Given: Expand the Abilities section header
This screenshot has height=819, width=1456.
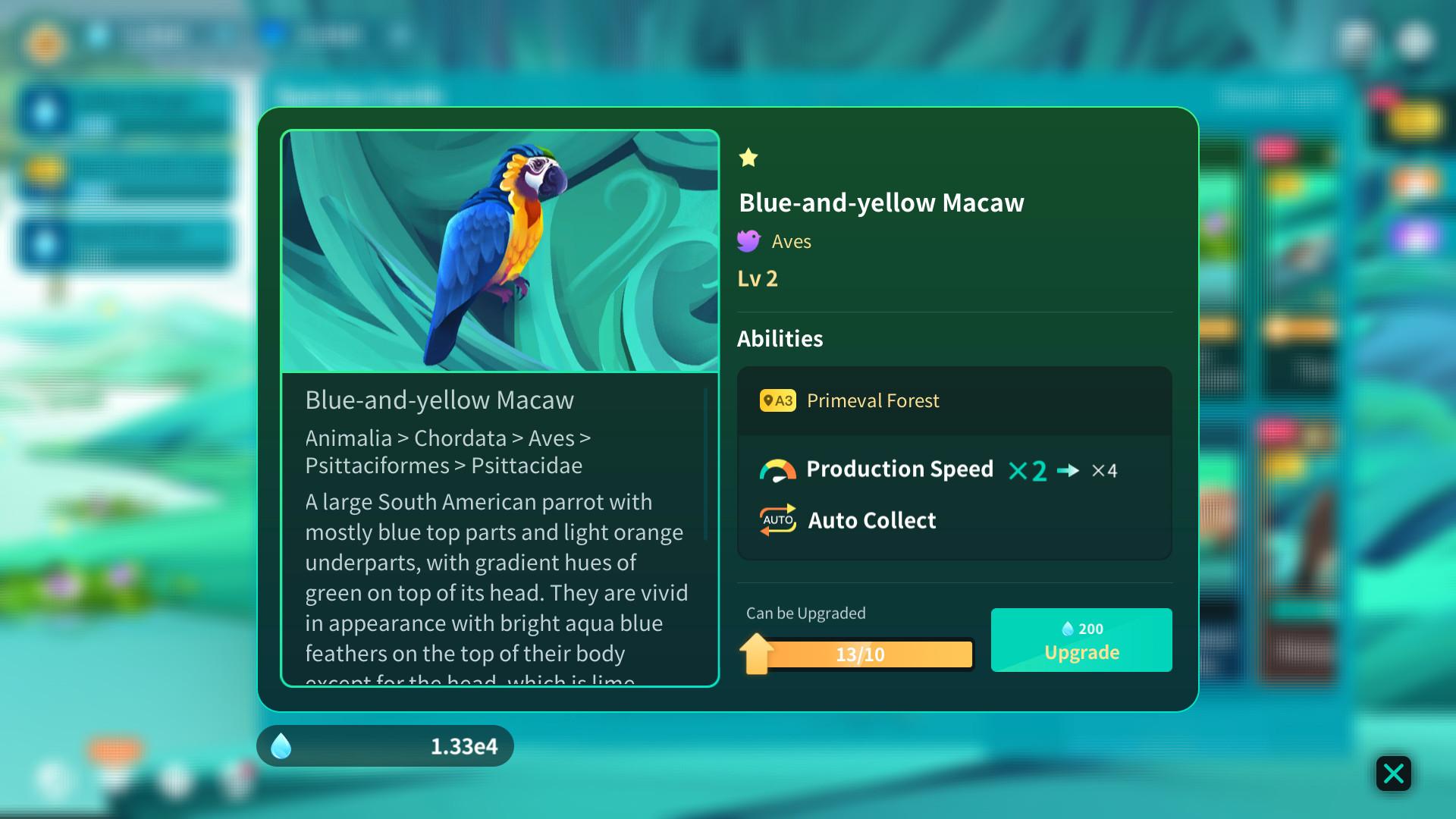Looking at the screenshot, I should point(780,339).
